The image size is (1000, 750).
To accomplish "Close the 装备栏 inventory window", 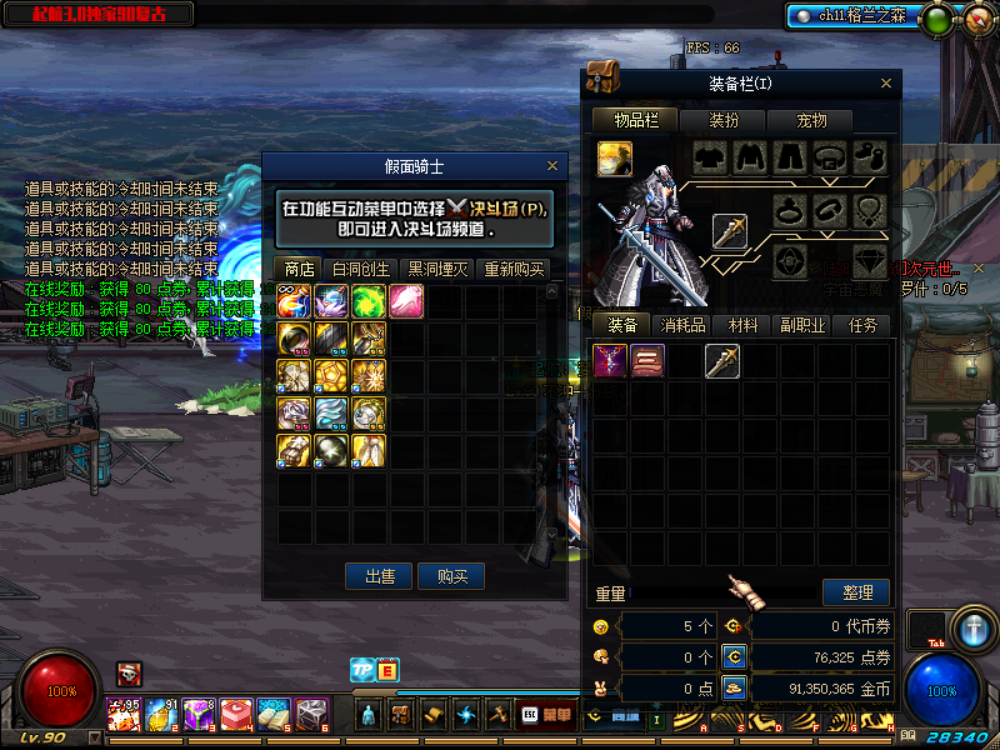I will click(886, 84).
